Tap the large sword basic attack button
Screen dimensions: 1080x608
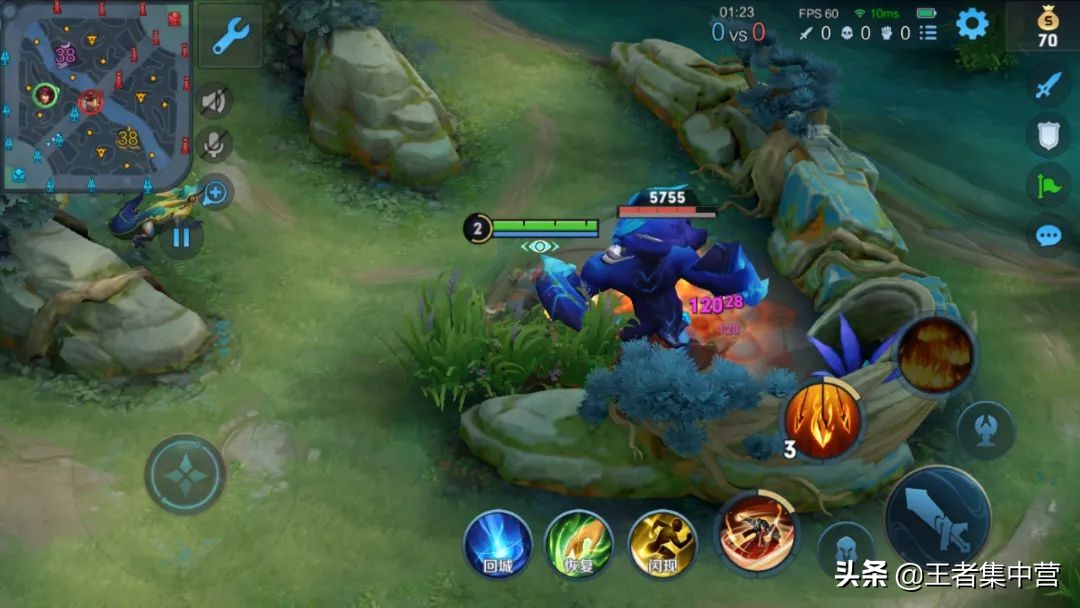click(x=937, y=517)
